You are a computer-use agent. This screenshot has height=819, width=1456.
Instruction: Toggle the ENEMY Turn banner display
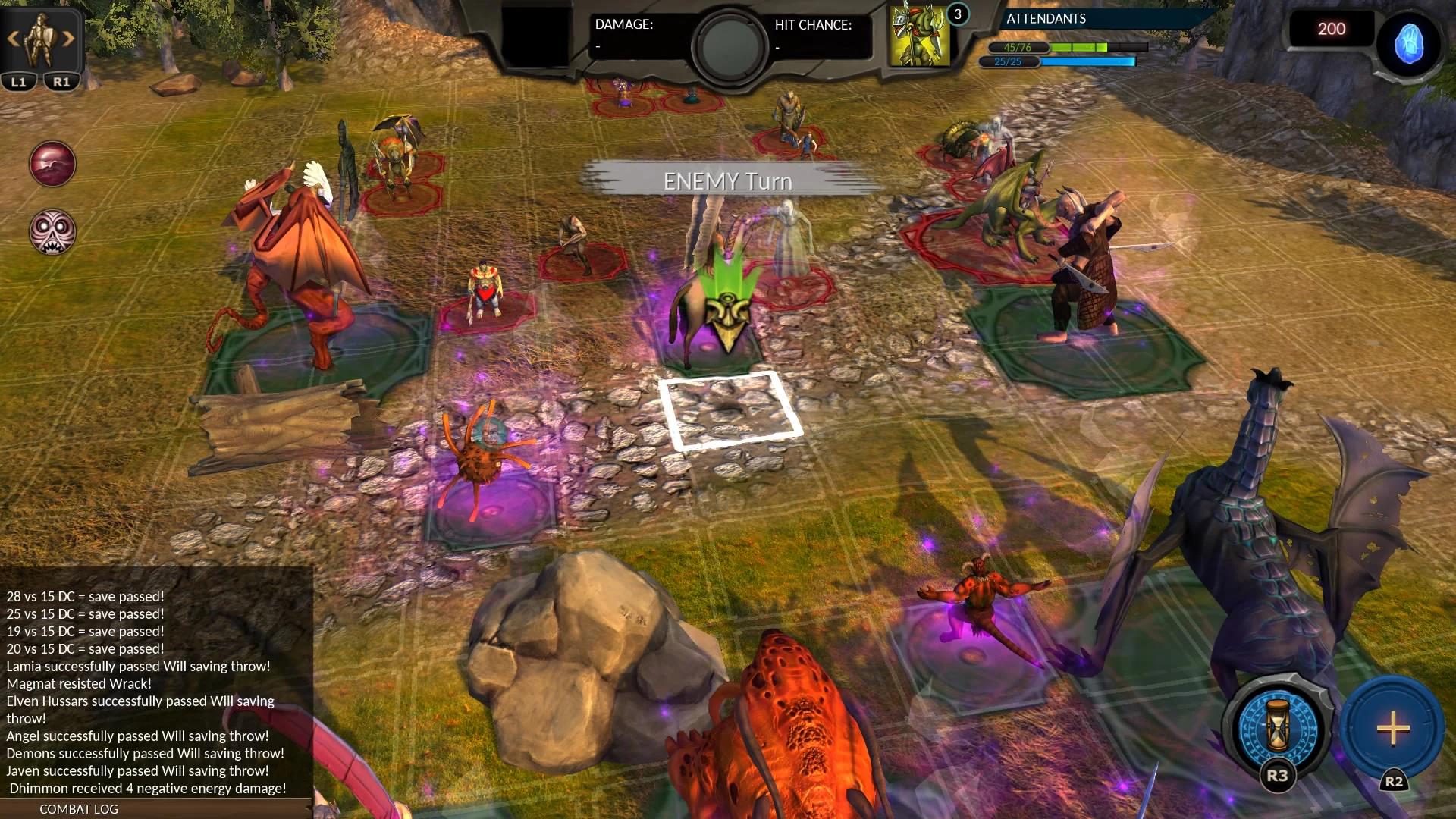point(726,180)
